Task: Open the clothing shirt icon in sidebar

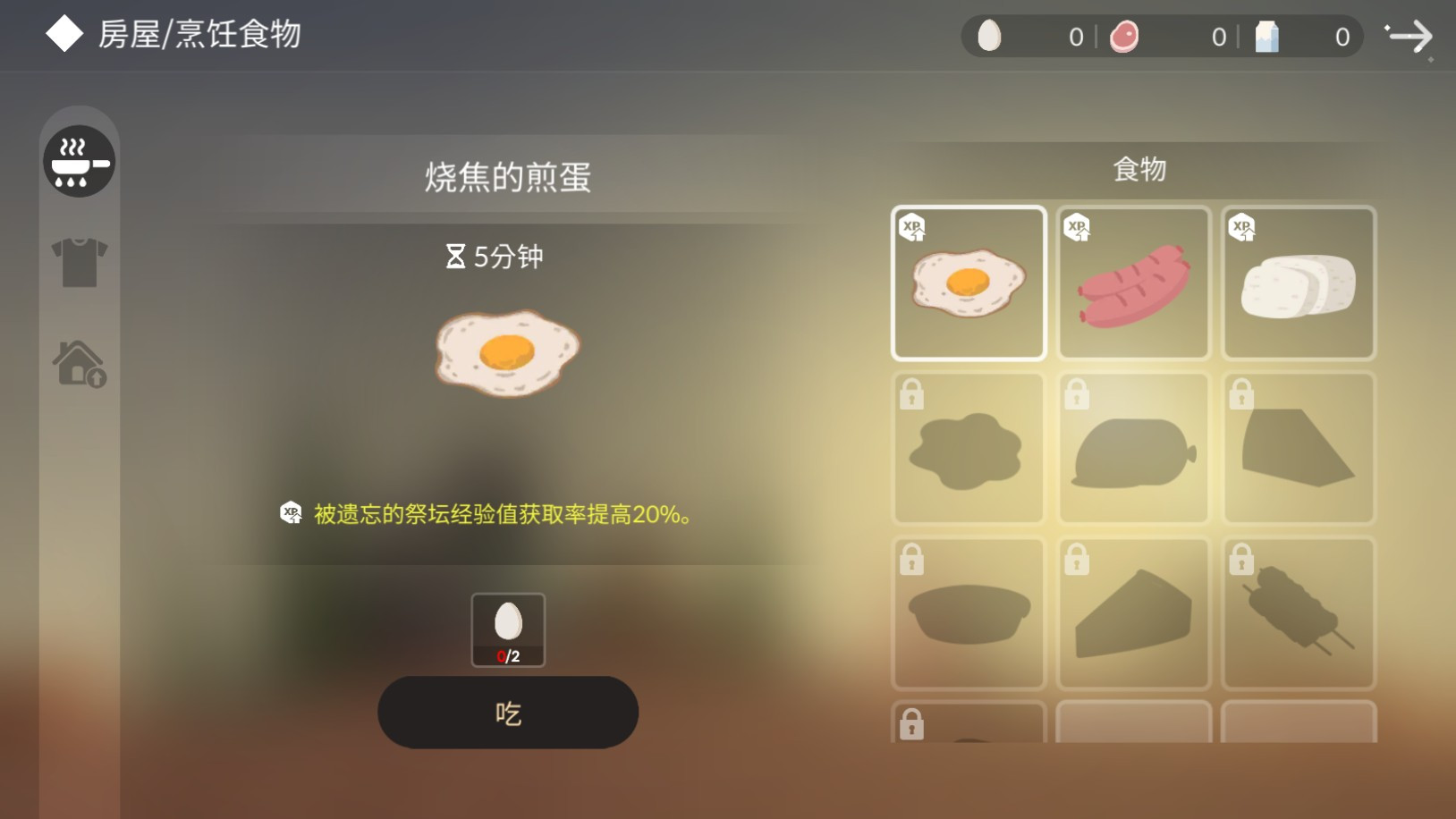Action: click(x=79, y=262)
